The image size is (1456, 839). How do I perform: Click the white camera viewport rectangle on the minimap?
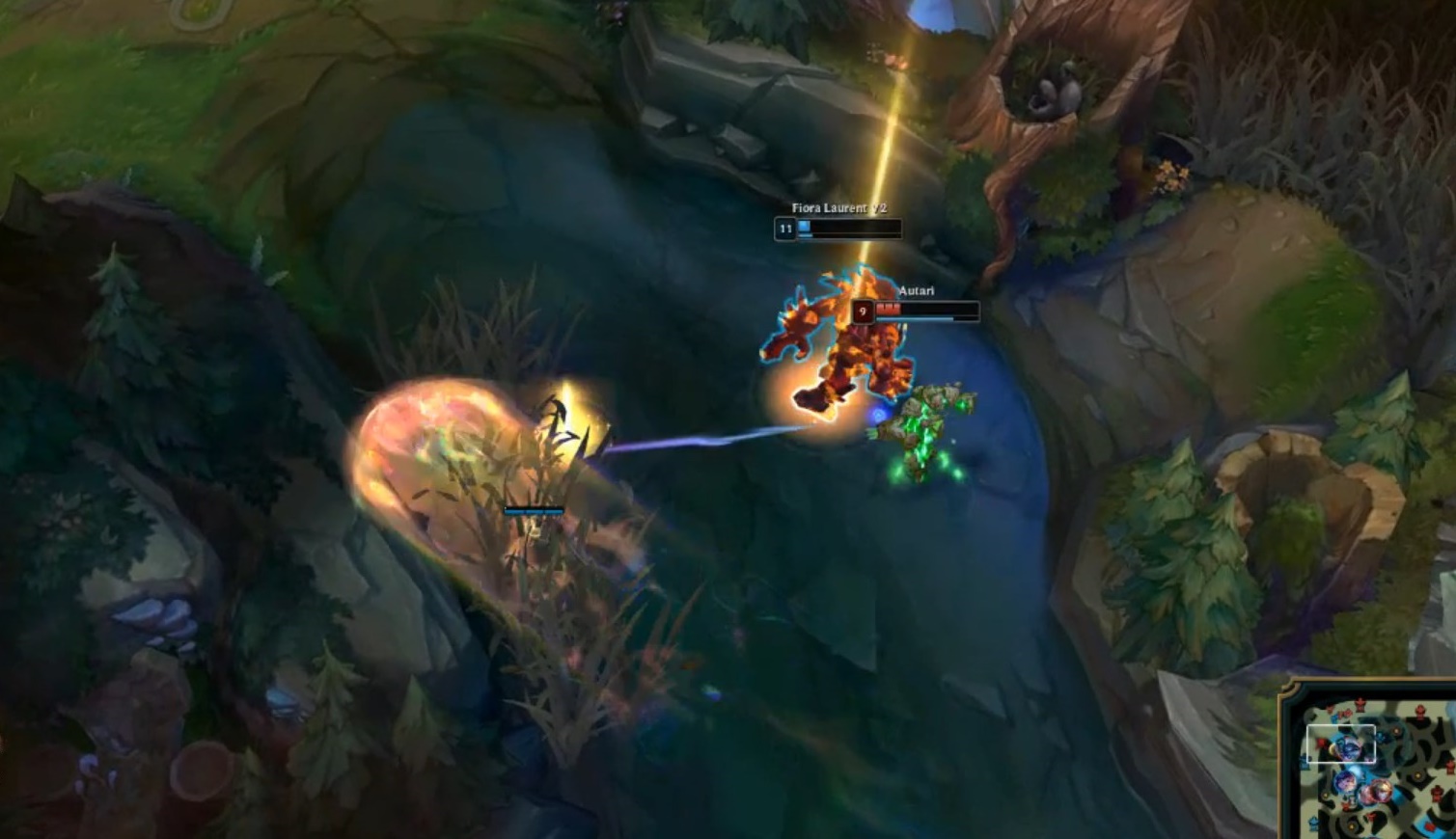[1341, 744]
